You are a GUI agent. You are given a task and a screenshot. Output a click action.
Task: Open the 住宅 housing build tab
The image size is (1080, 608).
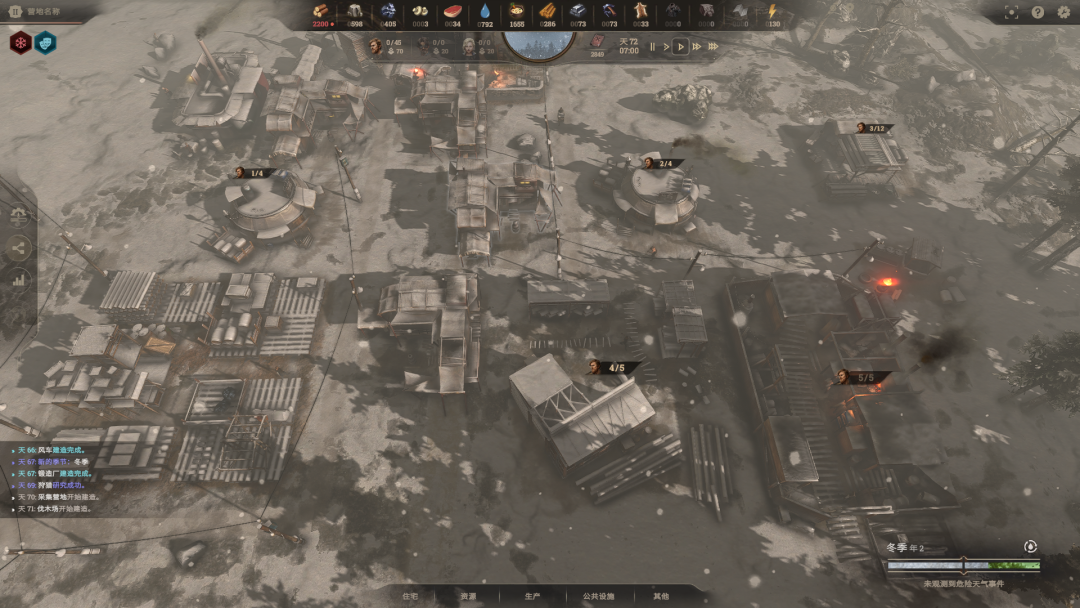[x=410, y=596]
